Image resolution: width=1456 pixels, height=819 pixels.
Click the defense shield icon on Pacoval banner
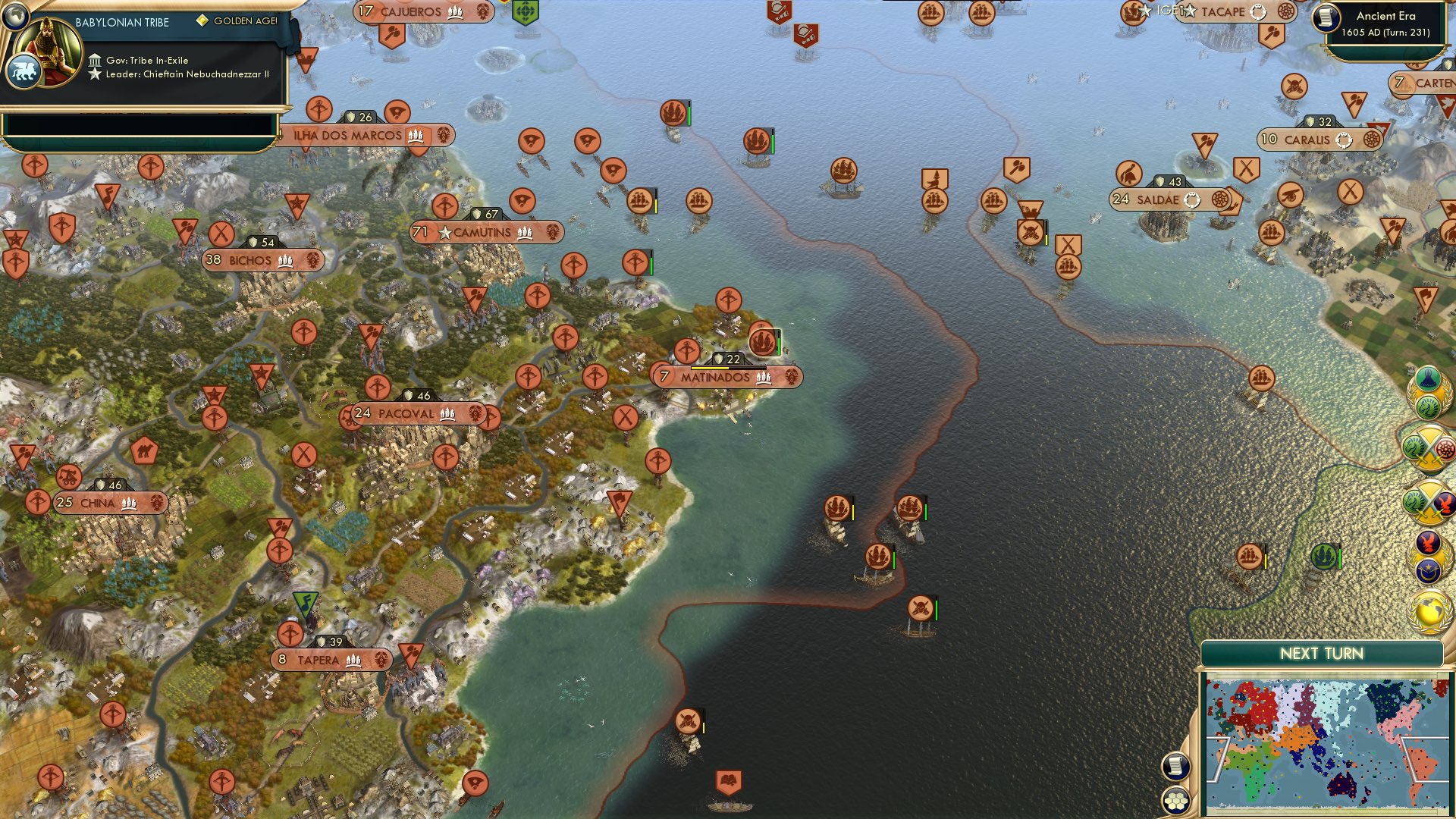406,394
